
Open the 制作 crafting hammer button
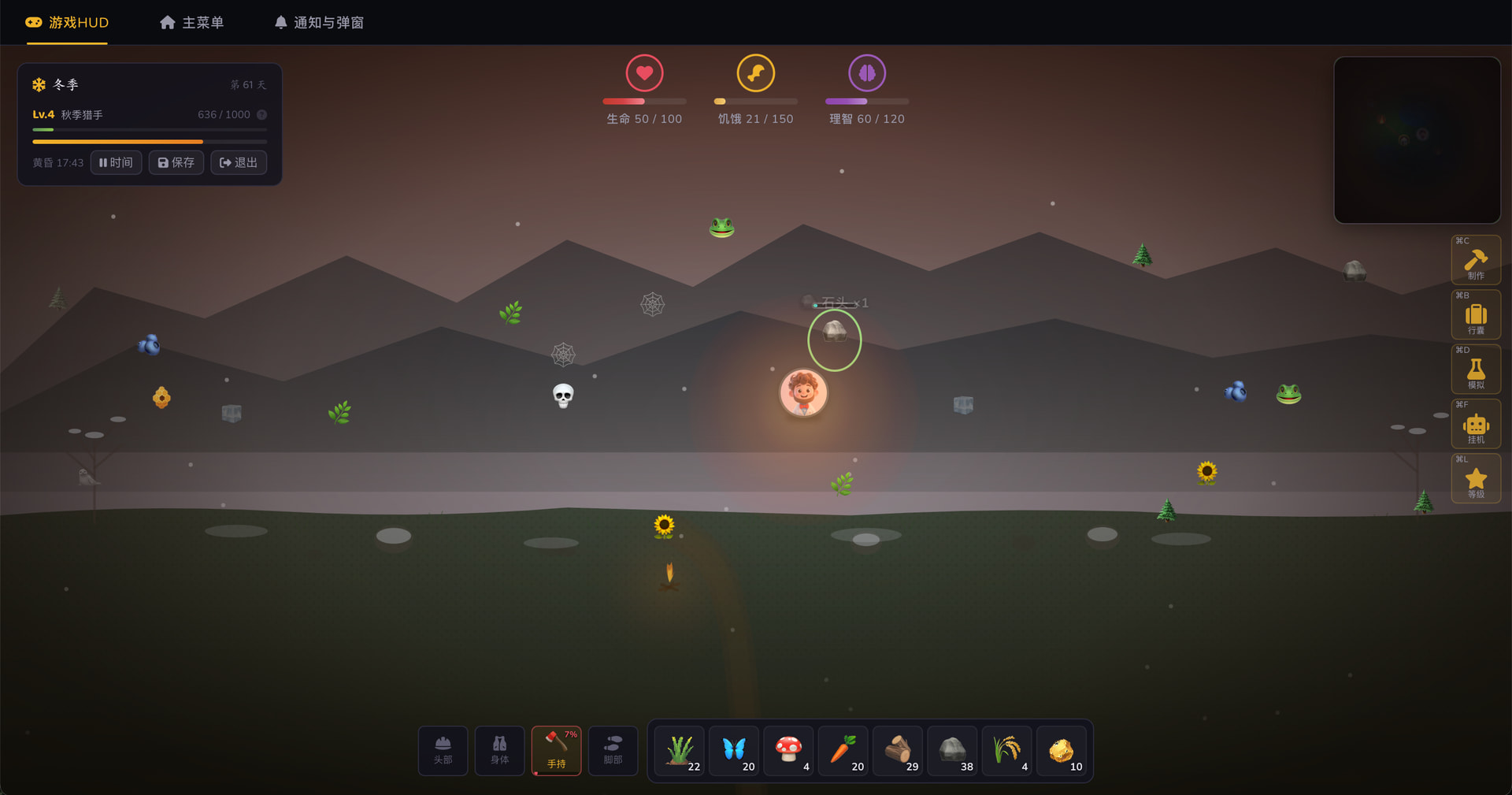(x=1475, y=261)
